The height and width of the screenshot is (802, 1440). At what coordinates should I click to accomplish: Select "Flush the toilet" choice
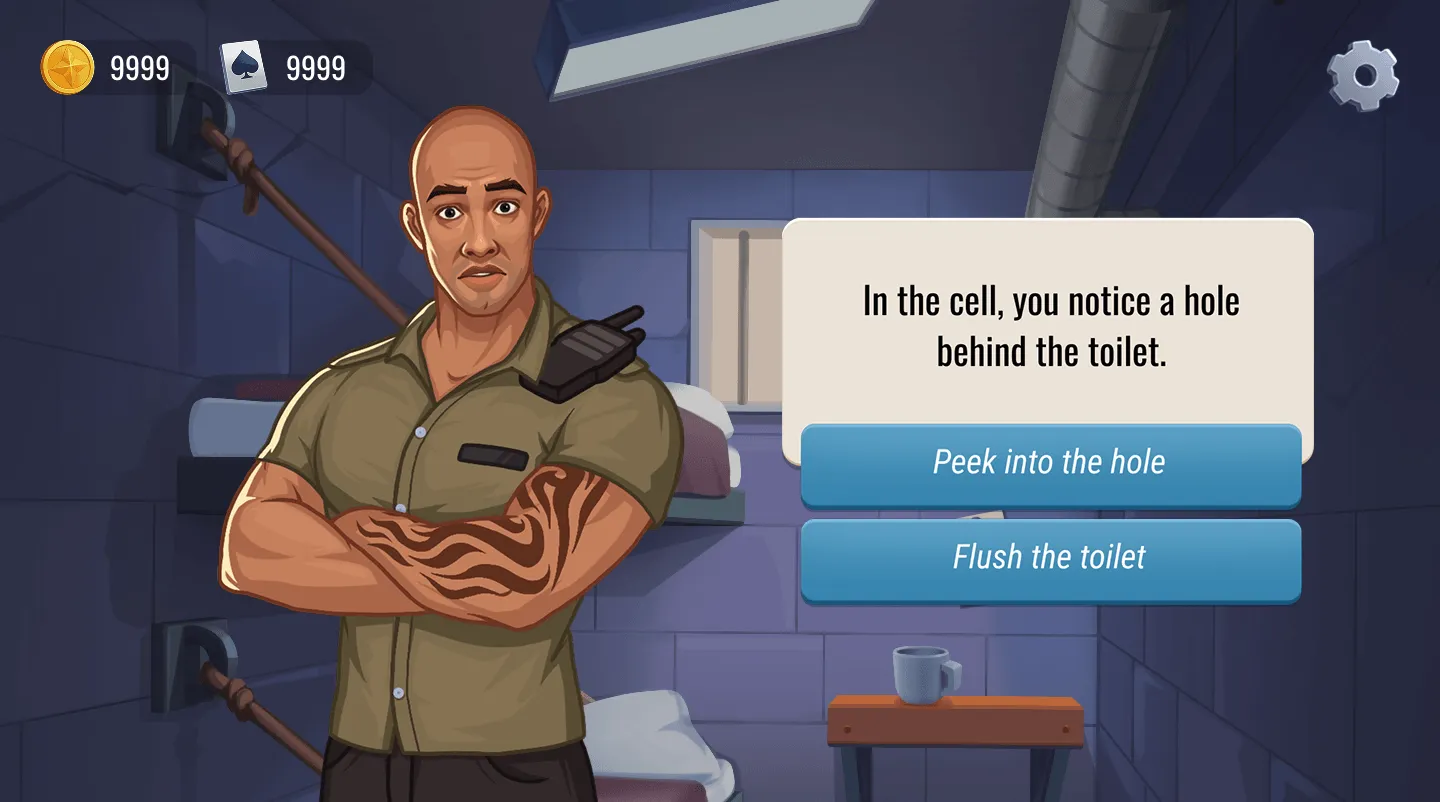coord(1050,558)
